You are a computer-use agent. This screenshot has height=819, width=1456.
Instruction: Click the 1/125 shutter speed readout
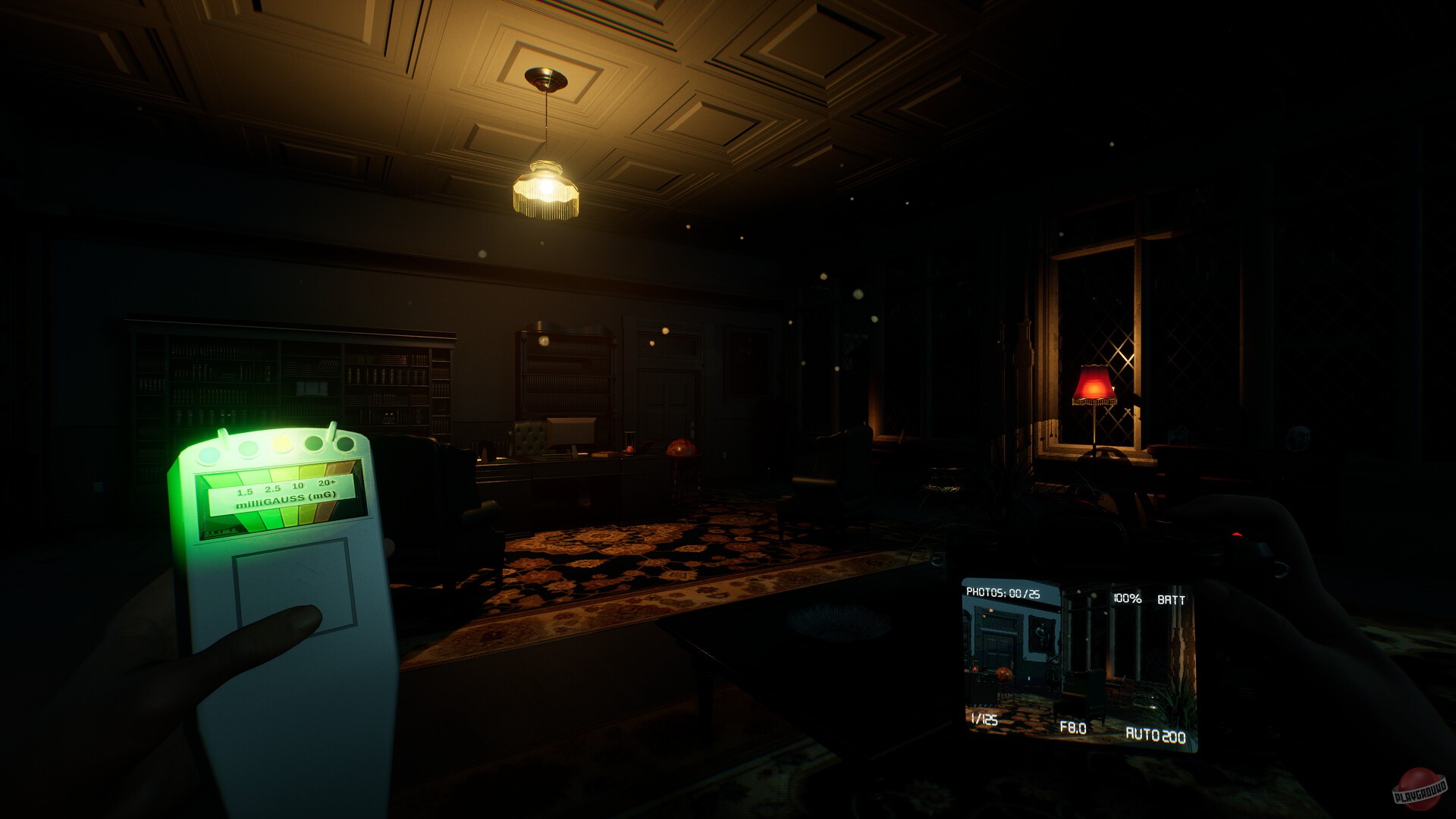984,719
